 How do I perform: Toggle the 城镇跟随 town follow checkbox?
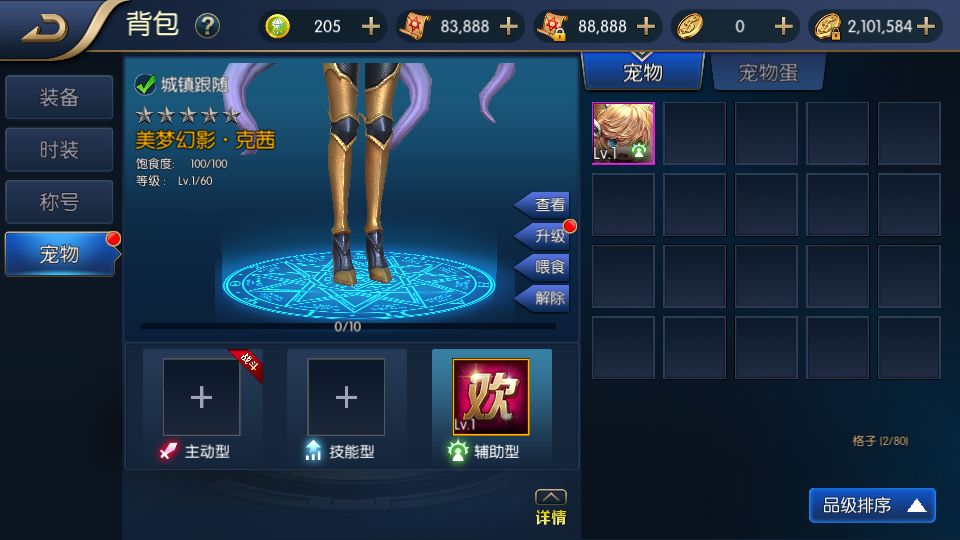coord(145,85)
